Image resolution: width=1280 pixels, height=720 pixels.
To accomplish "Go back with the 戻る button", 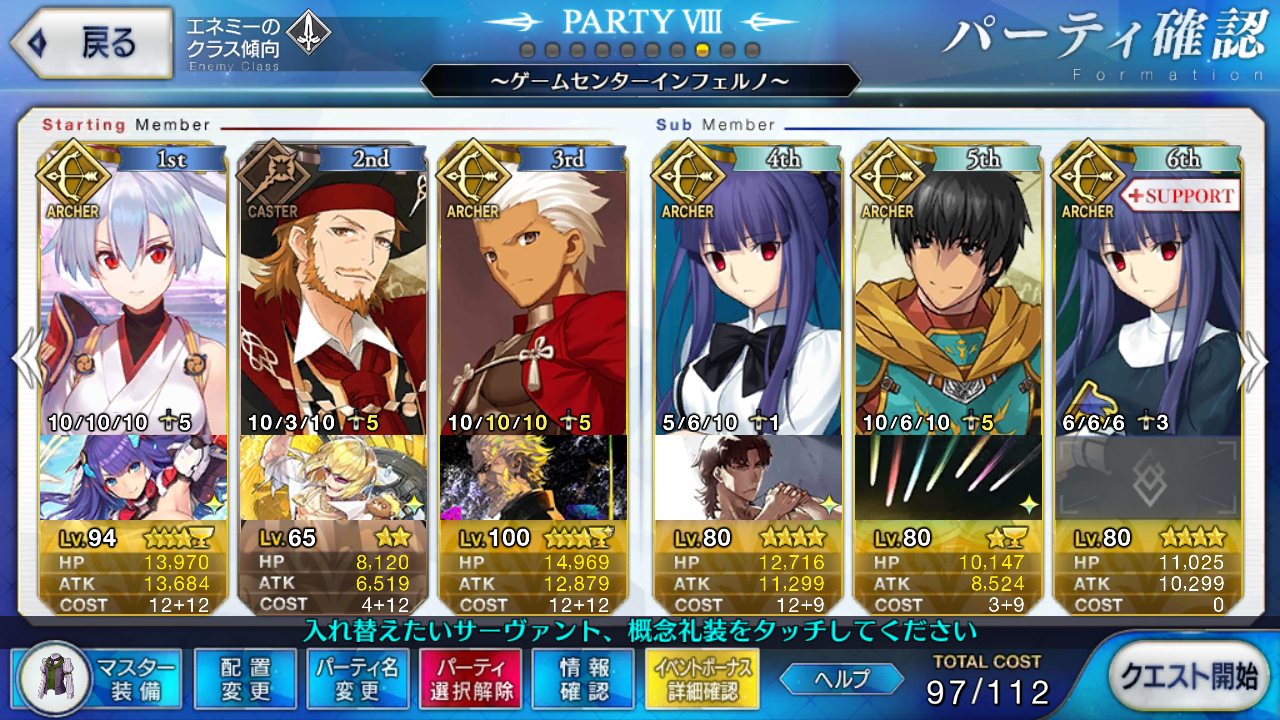I will [x=90, y=42].
